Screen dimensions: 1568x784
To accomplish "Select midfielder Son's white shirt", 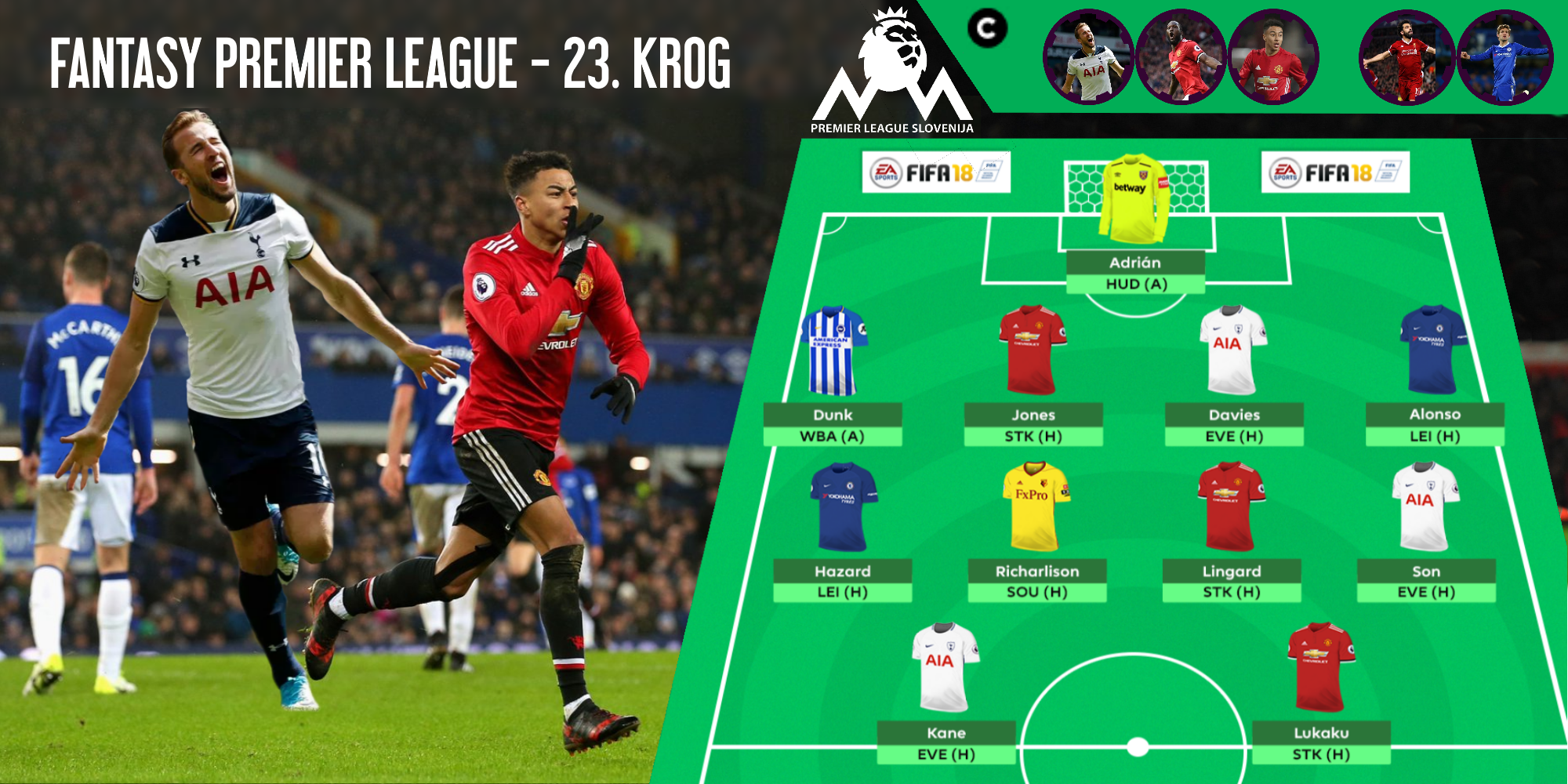I will 1425,506.
